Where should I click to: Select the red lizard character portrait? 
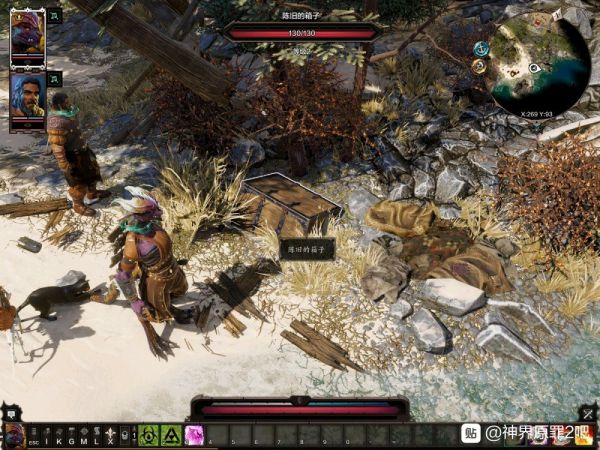coord(27,36)
